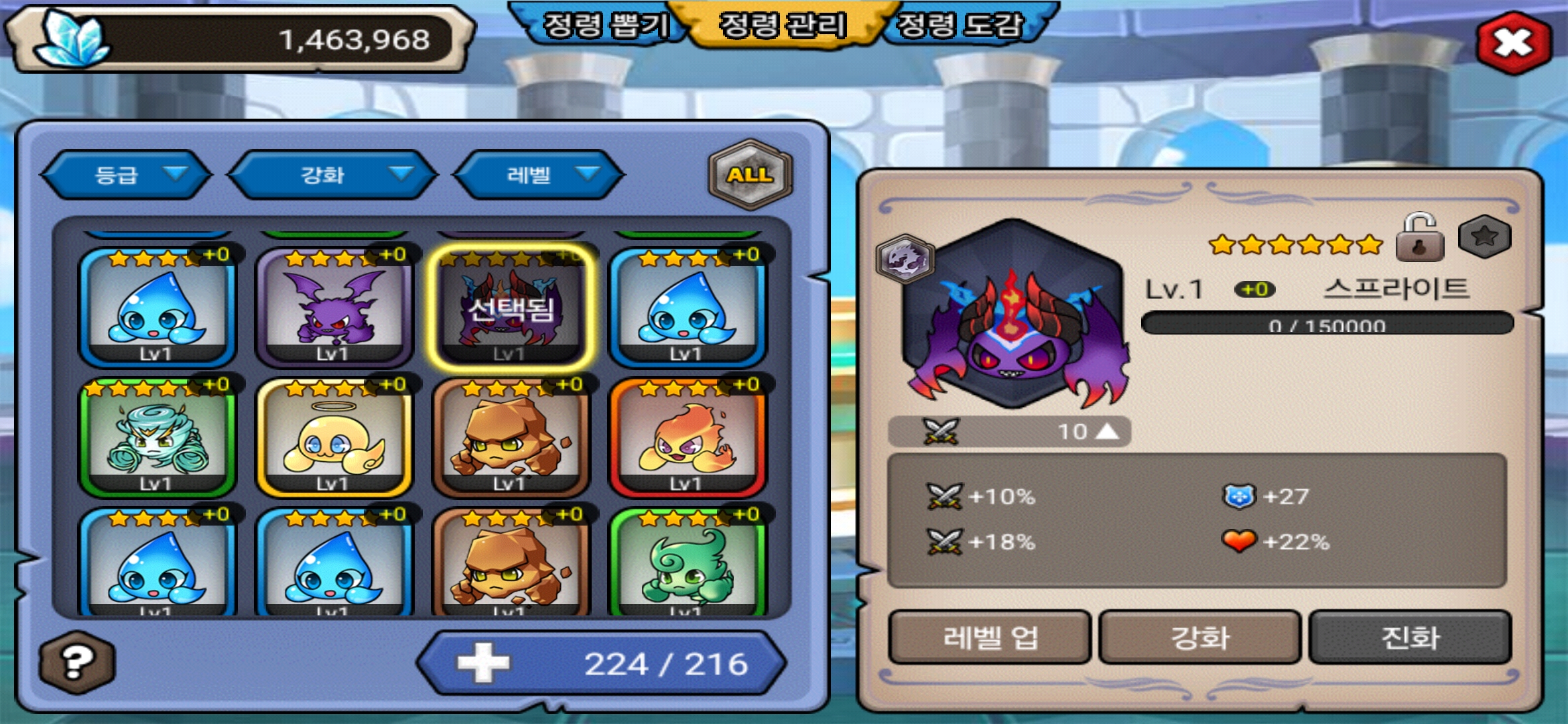Expand spirit storage with the plus button
The height and width of the screenshot is (724, 1568).
click(483, 663)
